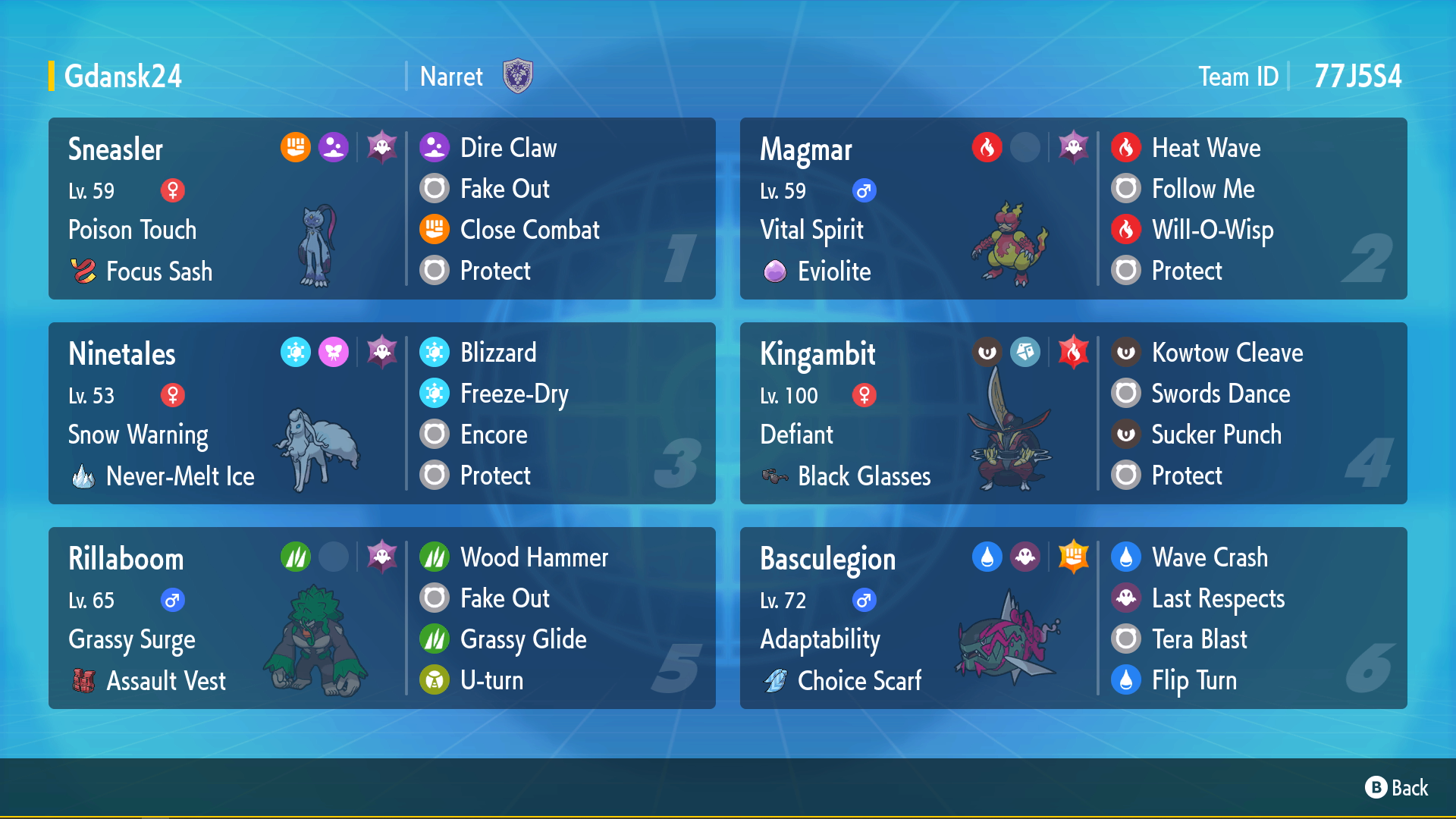Select the Sneasler team card
The width and height of the screenshot is (1456, 819).
227,209
